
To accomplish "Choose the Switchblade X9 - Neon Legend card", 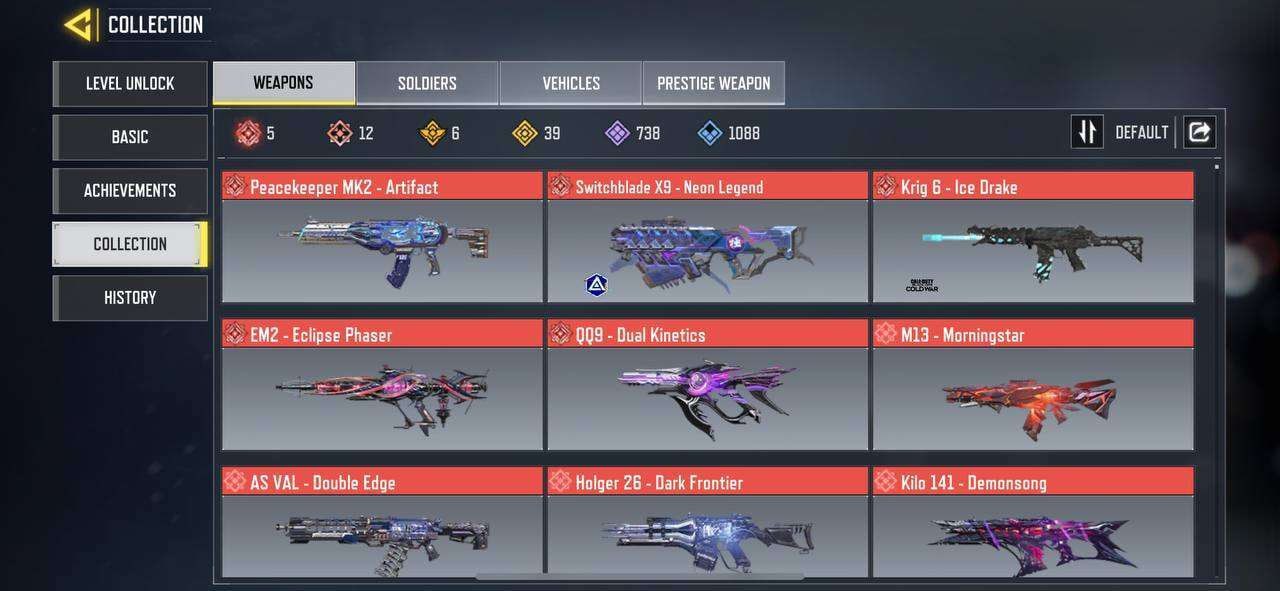I will tap(707, 238).
